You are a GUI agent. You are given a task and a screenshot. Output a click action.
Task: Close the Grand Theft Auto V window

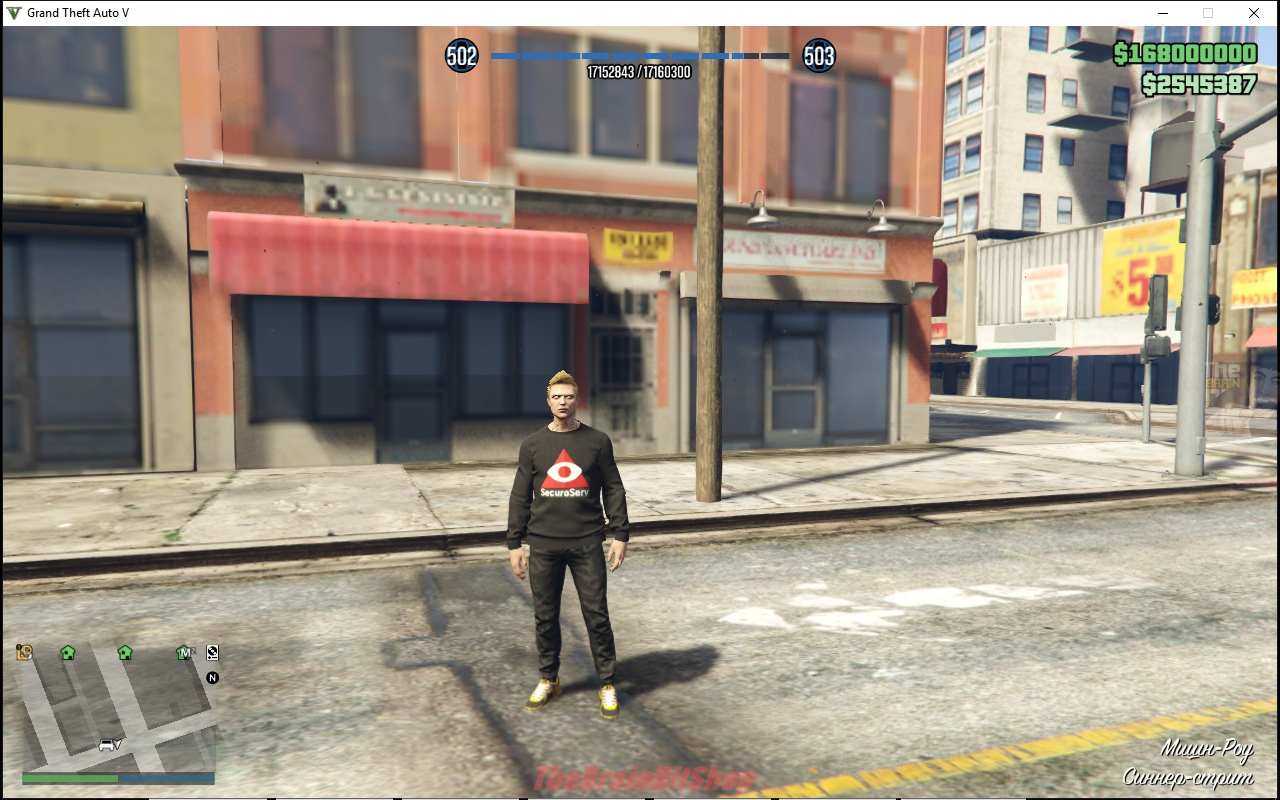pyautogui.click(x=1254, y=13)
